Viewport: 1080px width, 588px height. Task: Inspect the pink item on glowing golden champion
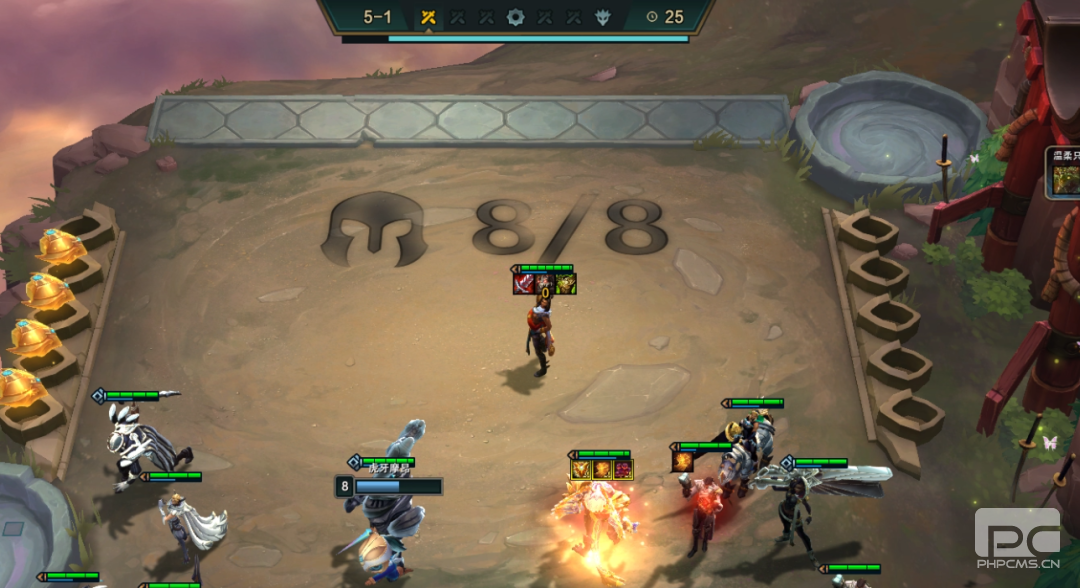coord(623,469)
